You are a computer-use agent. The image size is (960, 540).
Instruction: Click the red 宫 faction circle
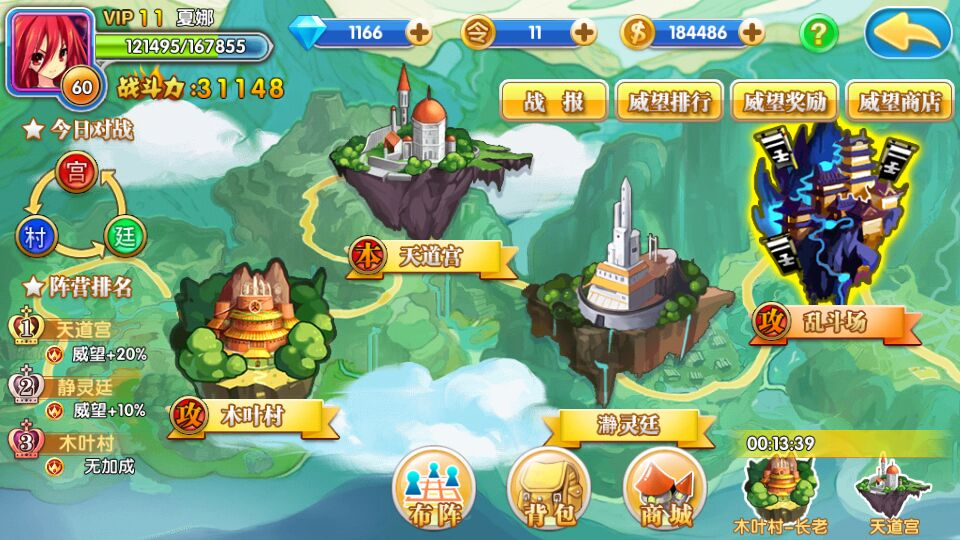[76, 174]
